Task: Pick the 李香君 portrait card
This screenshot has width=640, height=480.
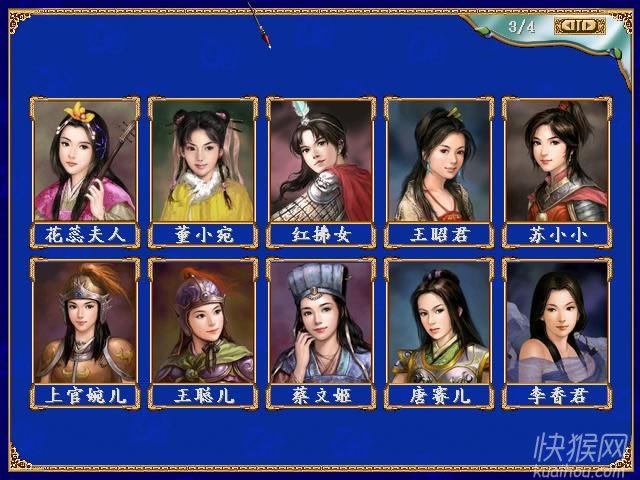Action: 556,321
